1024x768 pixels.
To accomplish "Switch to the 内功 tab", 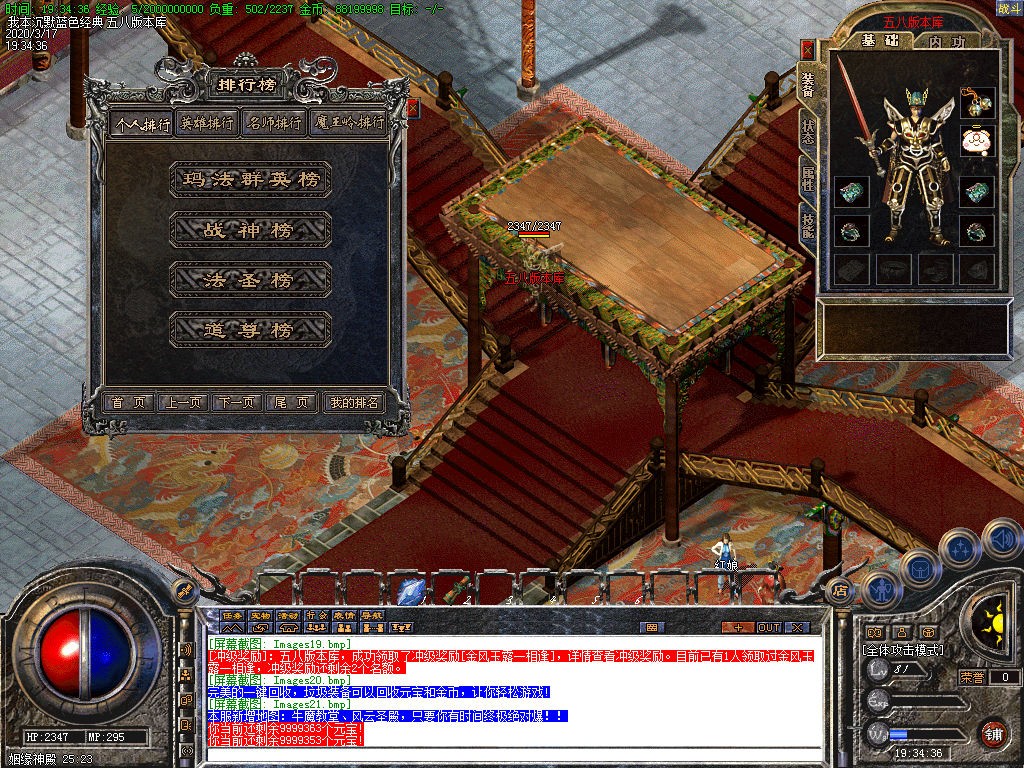I will click(946, 42).
